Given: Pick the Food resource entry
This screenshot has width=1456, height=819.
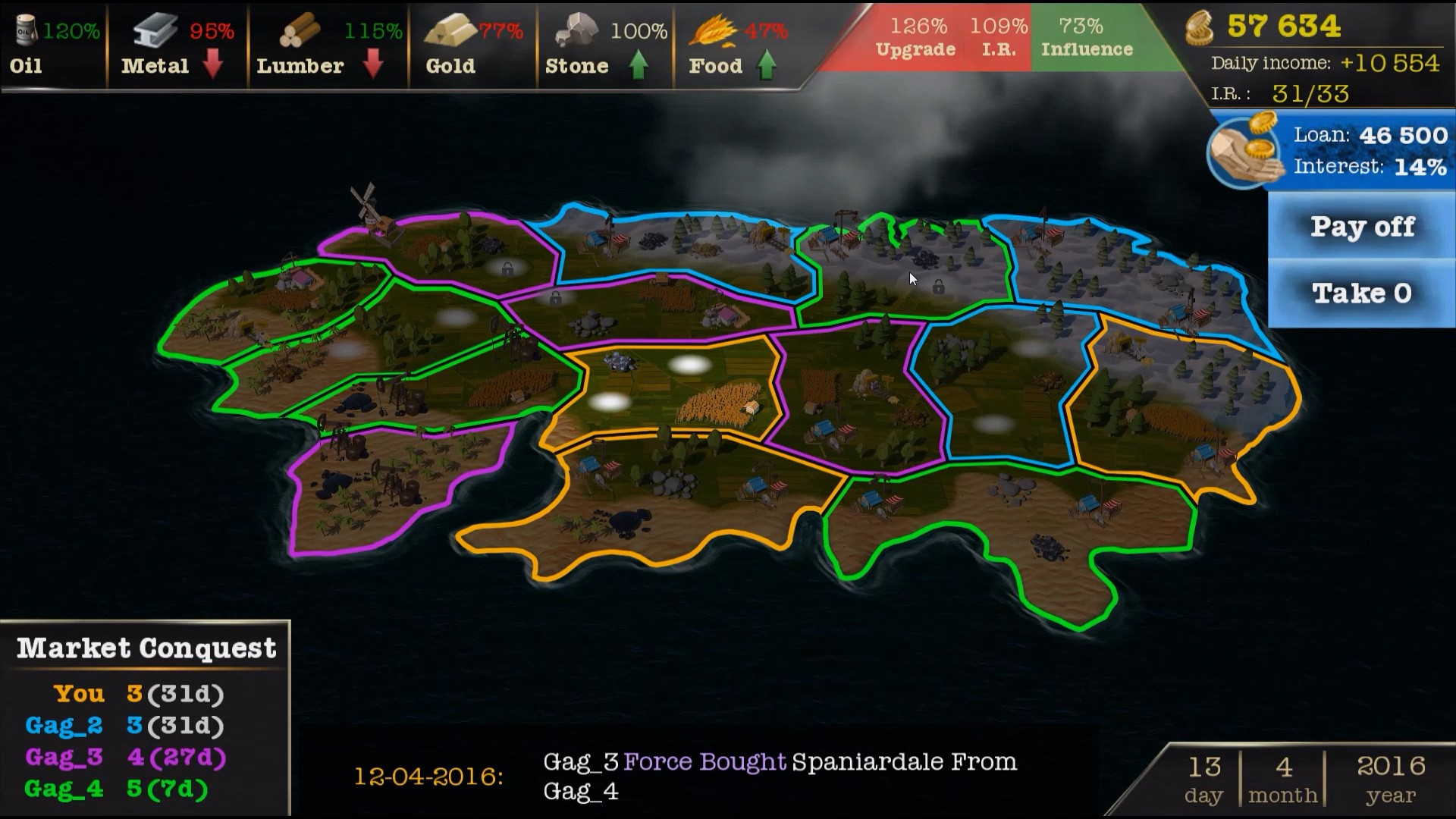Looking at the screenshot, I should [737, 47].
